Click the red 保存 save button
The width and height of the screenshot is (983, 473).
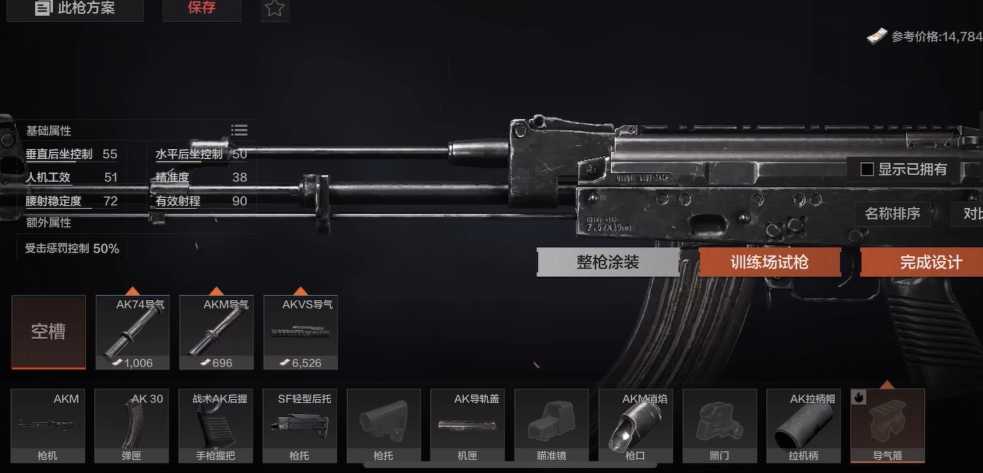pyautogui.click(x=201, y=9)
